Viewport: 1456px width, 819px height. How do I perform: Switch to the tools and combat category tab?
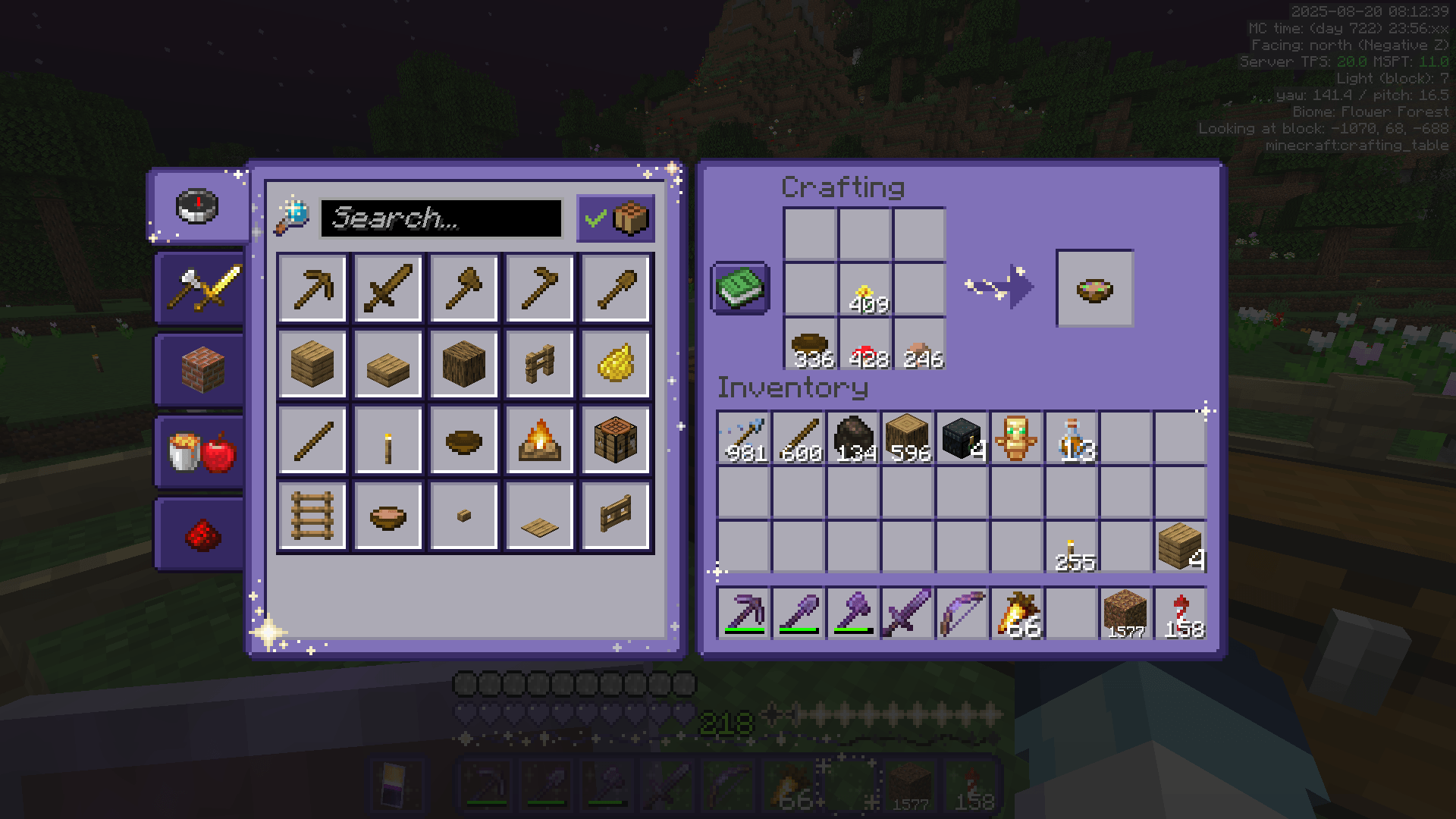pyautogui.click(x=197, y=288)
